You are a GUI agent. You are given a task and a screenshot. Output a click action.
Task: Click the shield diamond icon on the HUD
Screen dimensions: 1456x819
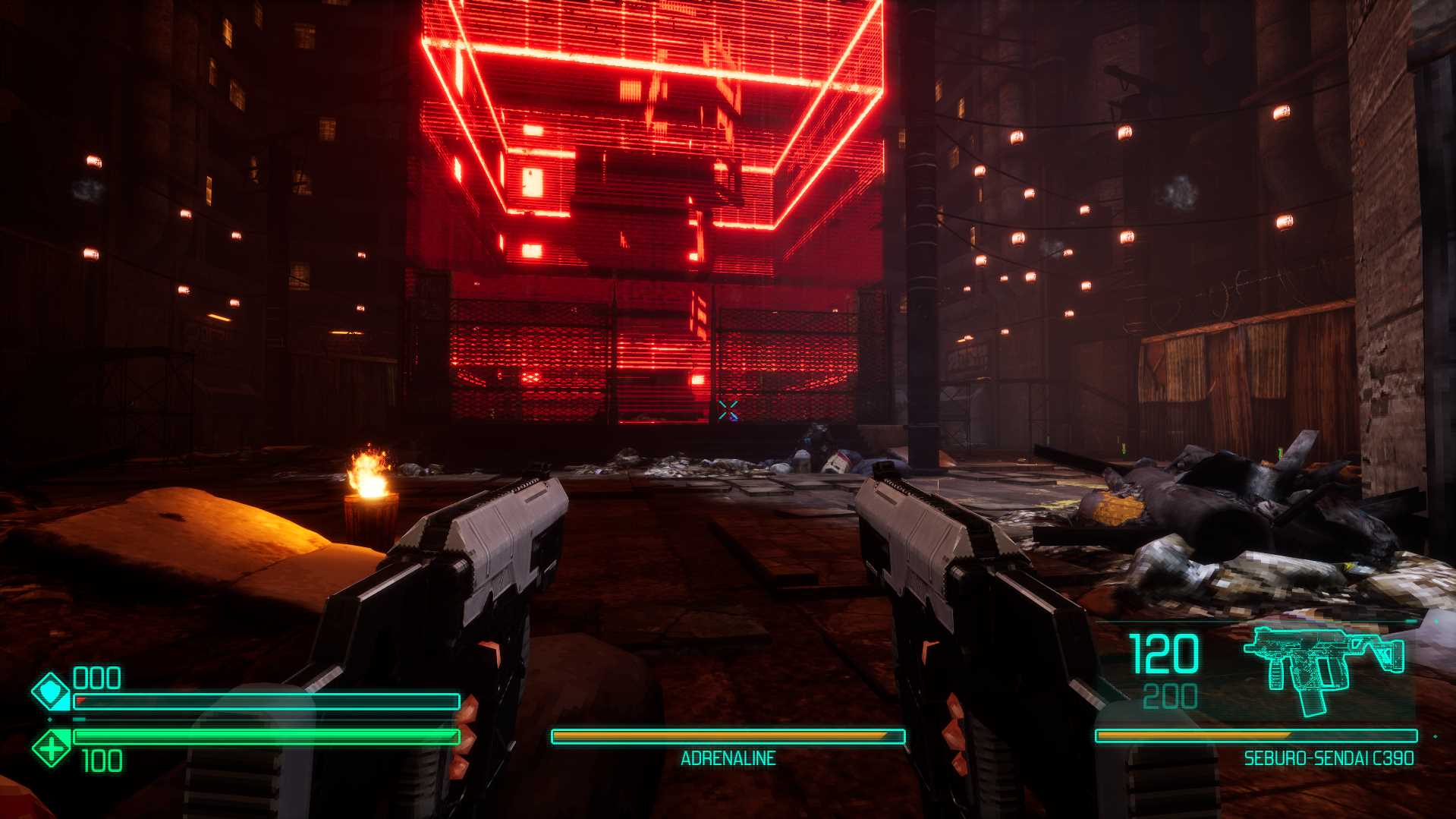tap(50, 692)
